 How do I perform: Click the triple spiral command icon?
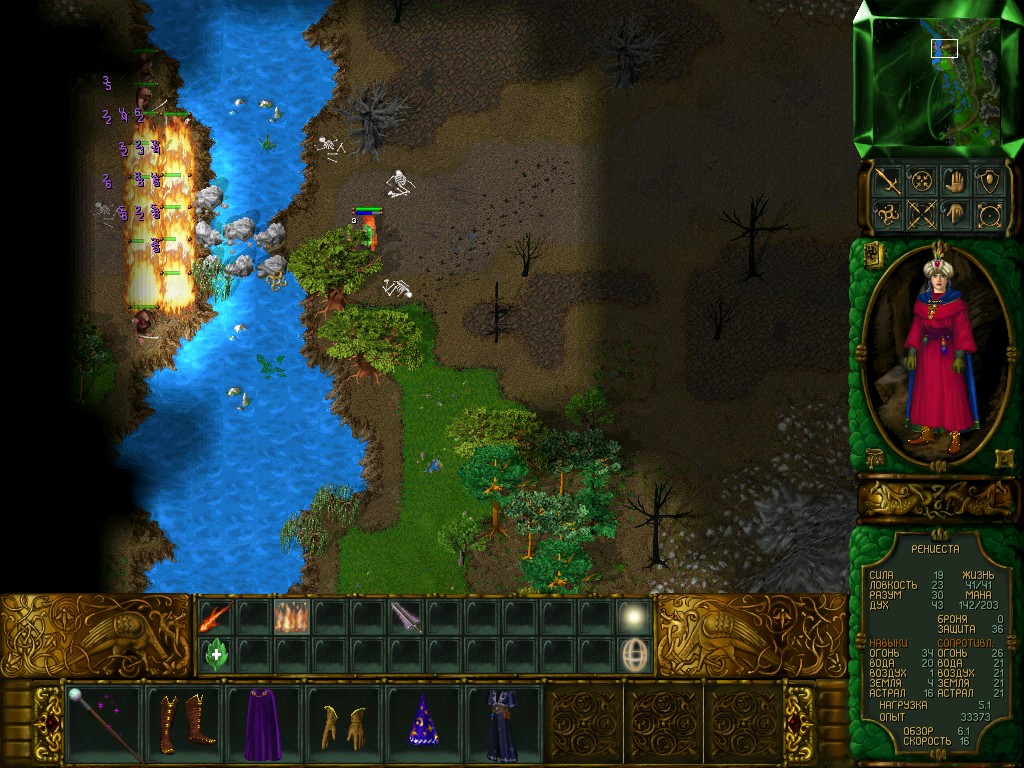point(887,214)
